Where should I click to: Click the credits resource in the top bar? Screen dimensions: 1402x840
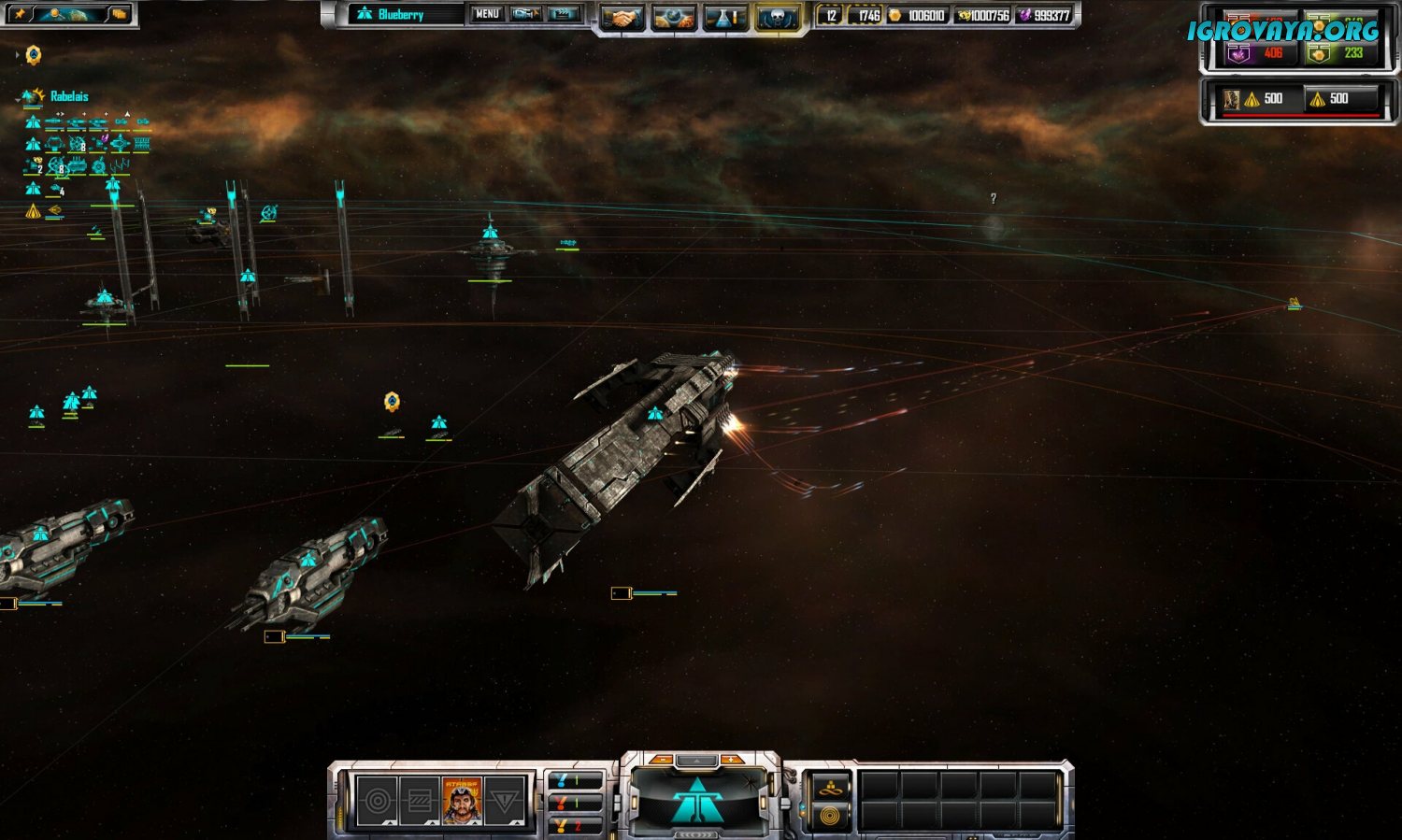pyautogui.click(x=919, y=16)
